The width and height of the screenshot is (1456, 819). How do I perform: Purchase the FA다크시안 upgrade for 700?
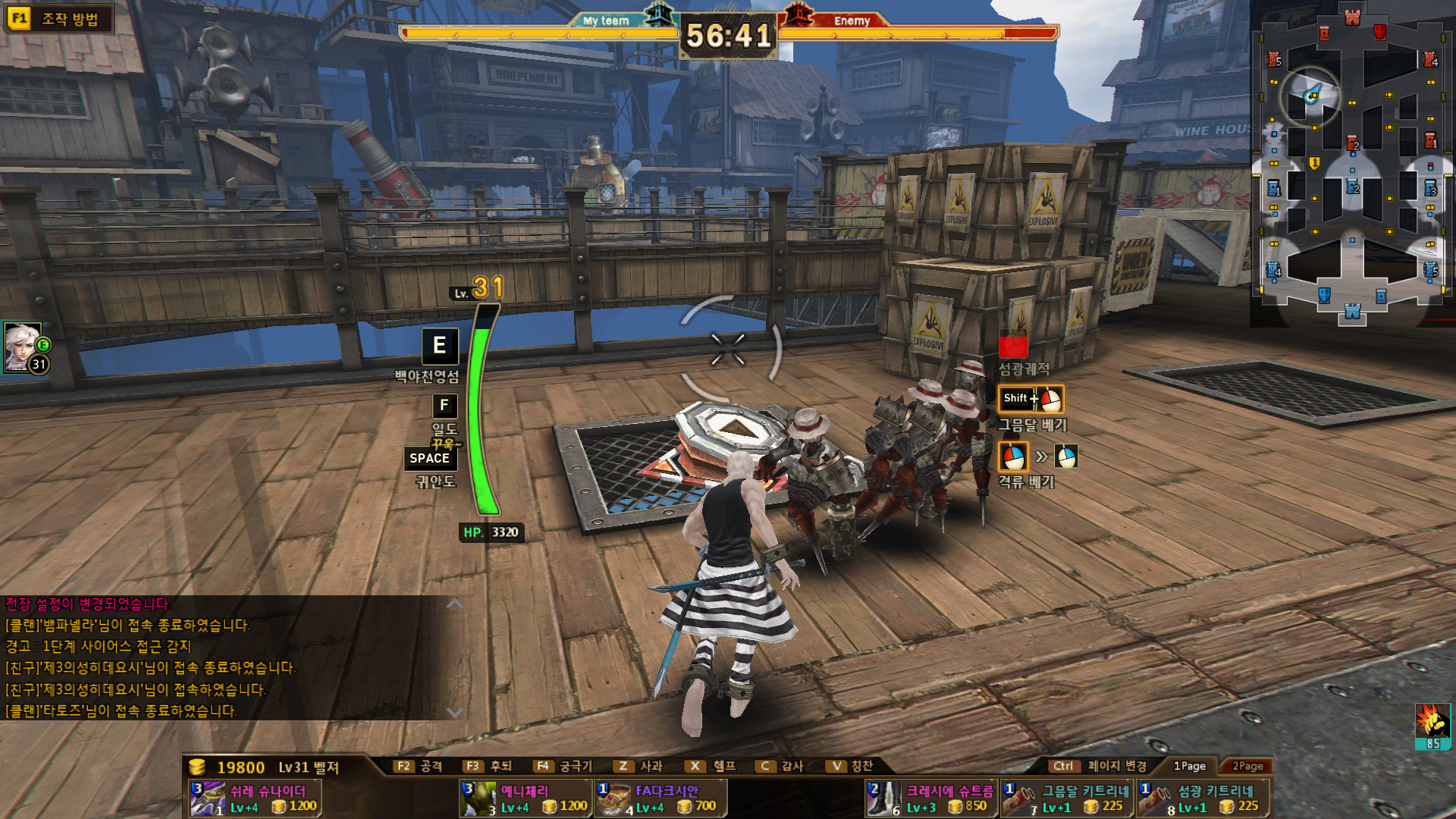pos(661,799)
